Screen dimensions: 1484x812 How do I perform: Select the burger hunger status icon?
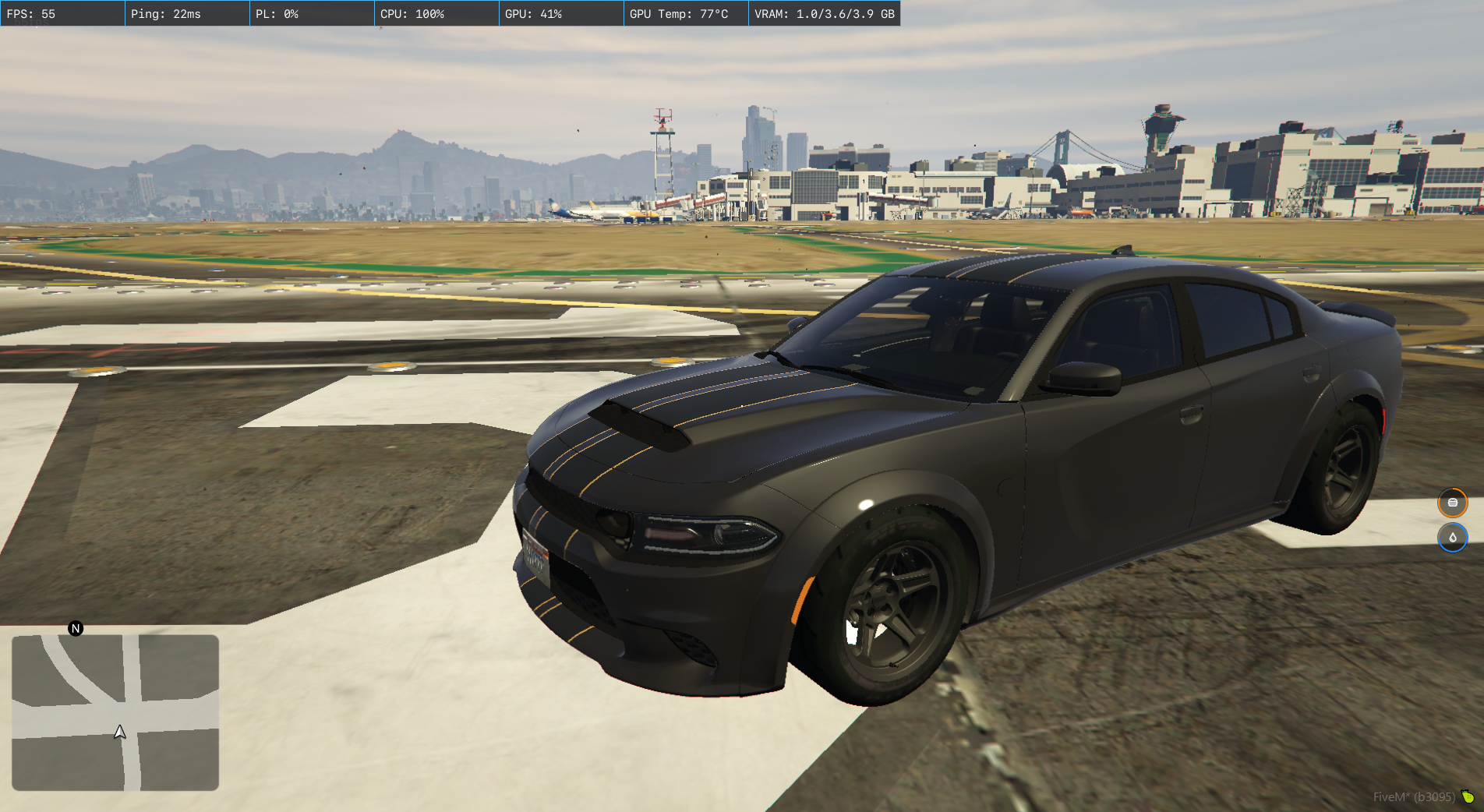(1452, 503)
